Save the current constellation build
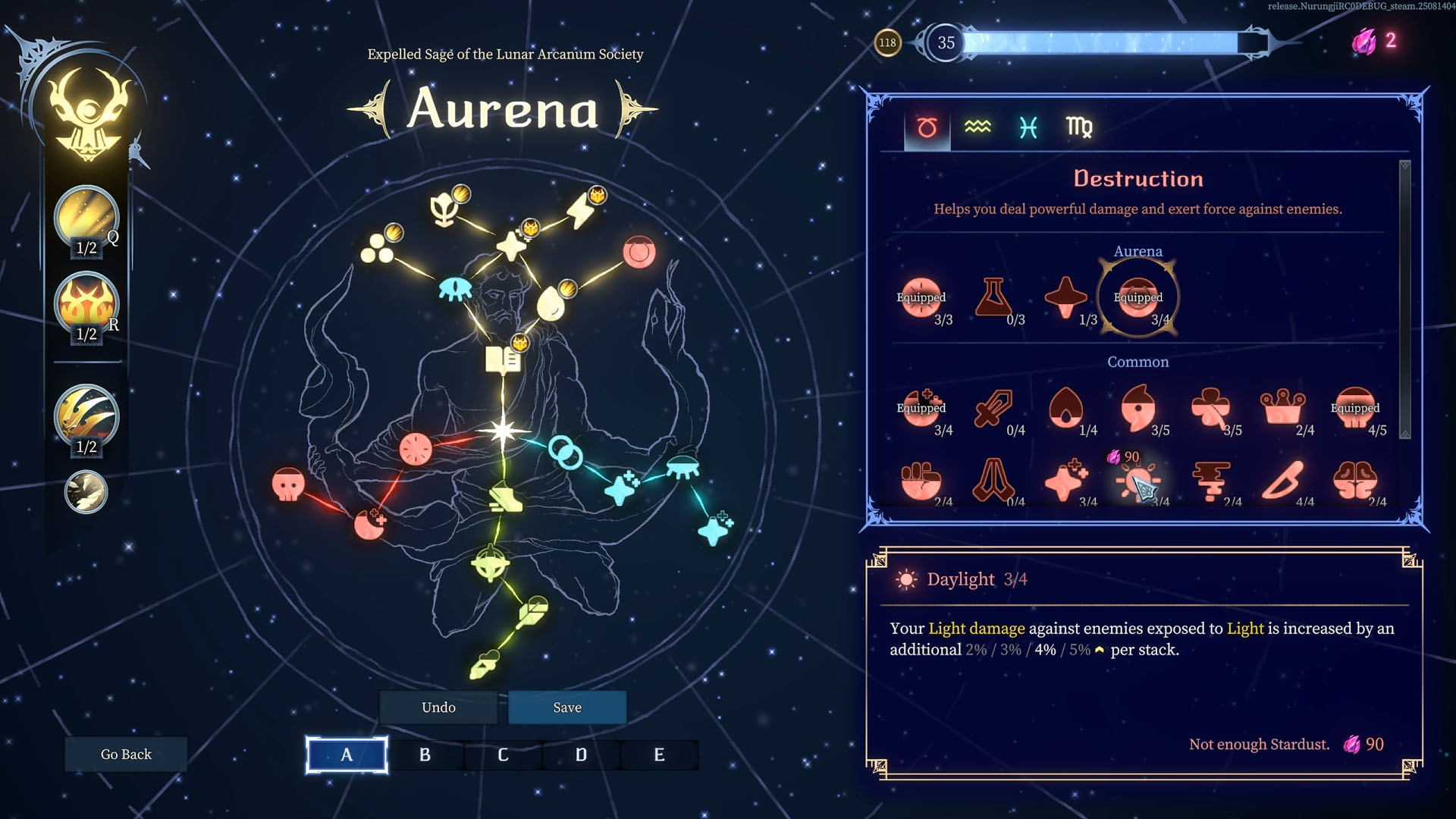The width and height of the screenshot is (1456, 819). tap(567, 708)
